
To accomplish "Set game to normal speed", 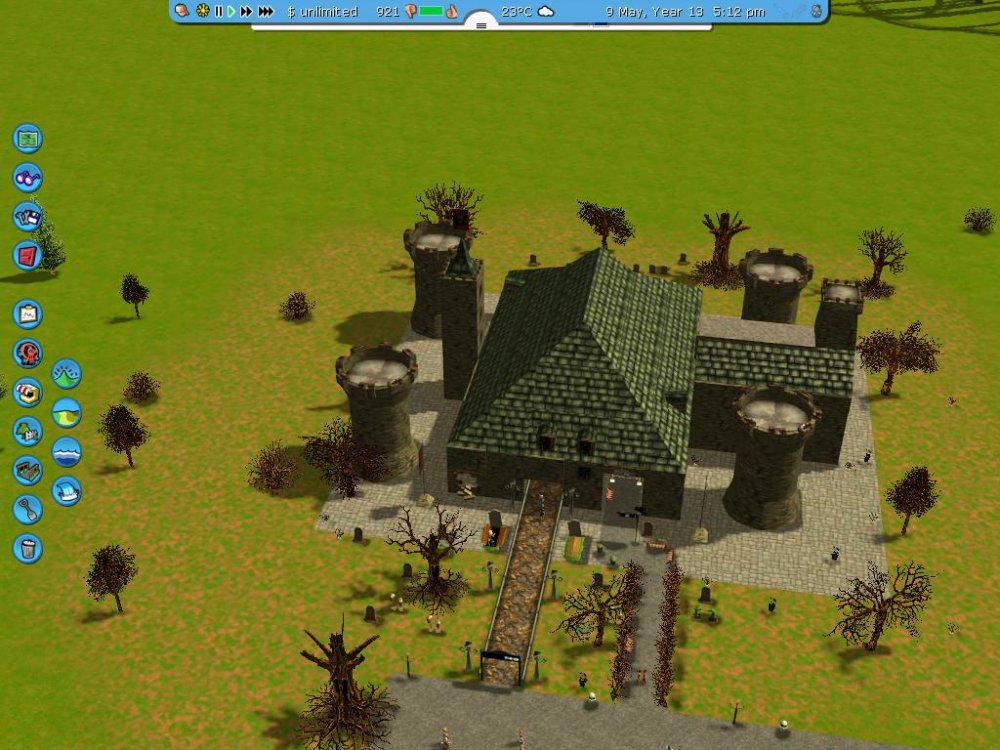I will coord(231,11).
